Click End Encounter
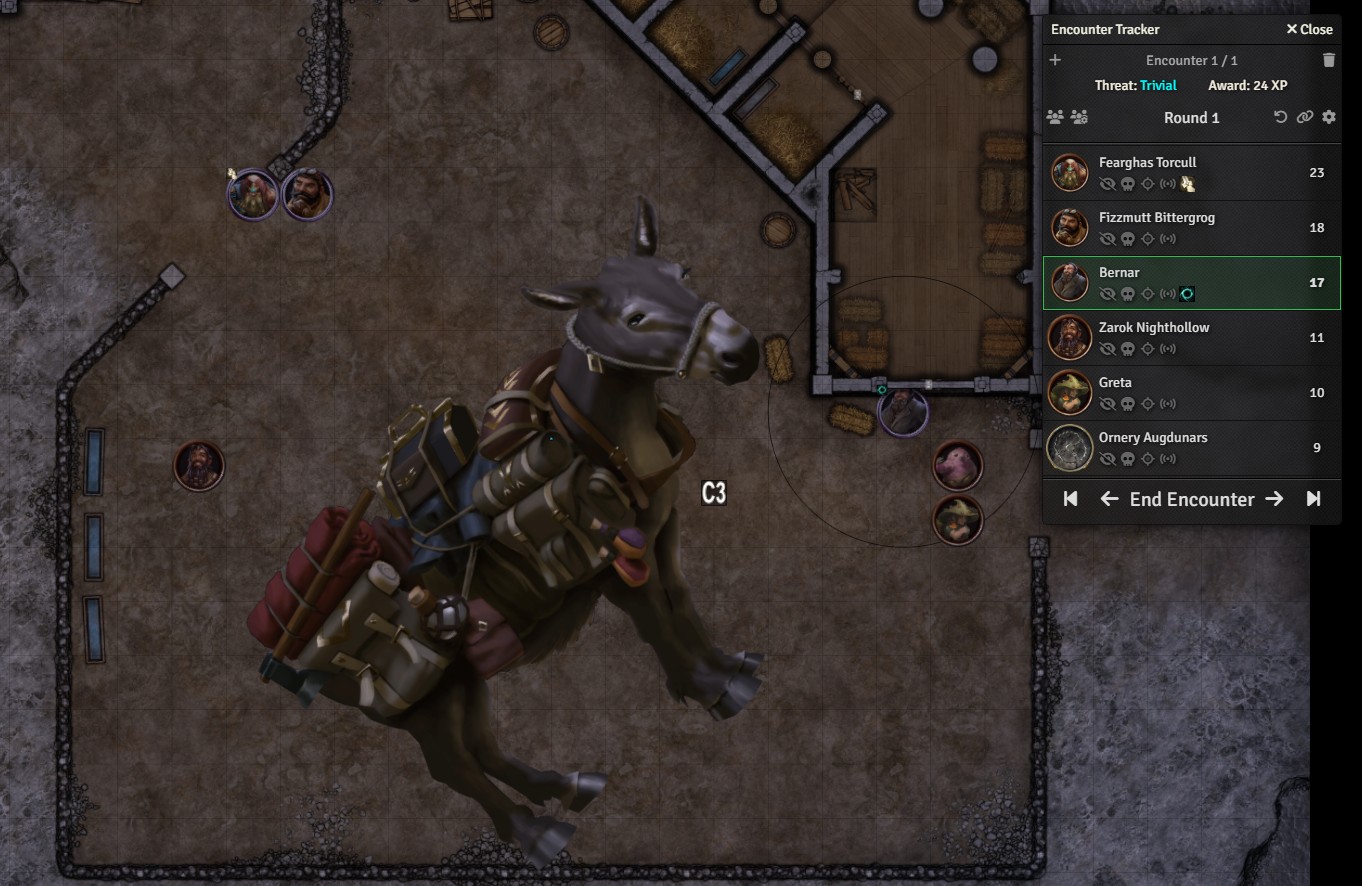 1191,499
